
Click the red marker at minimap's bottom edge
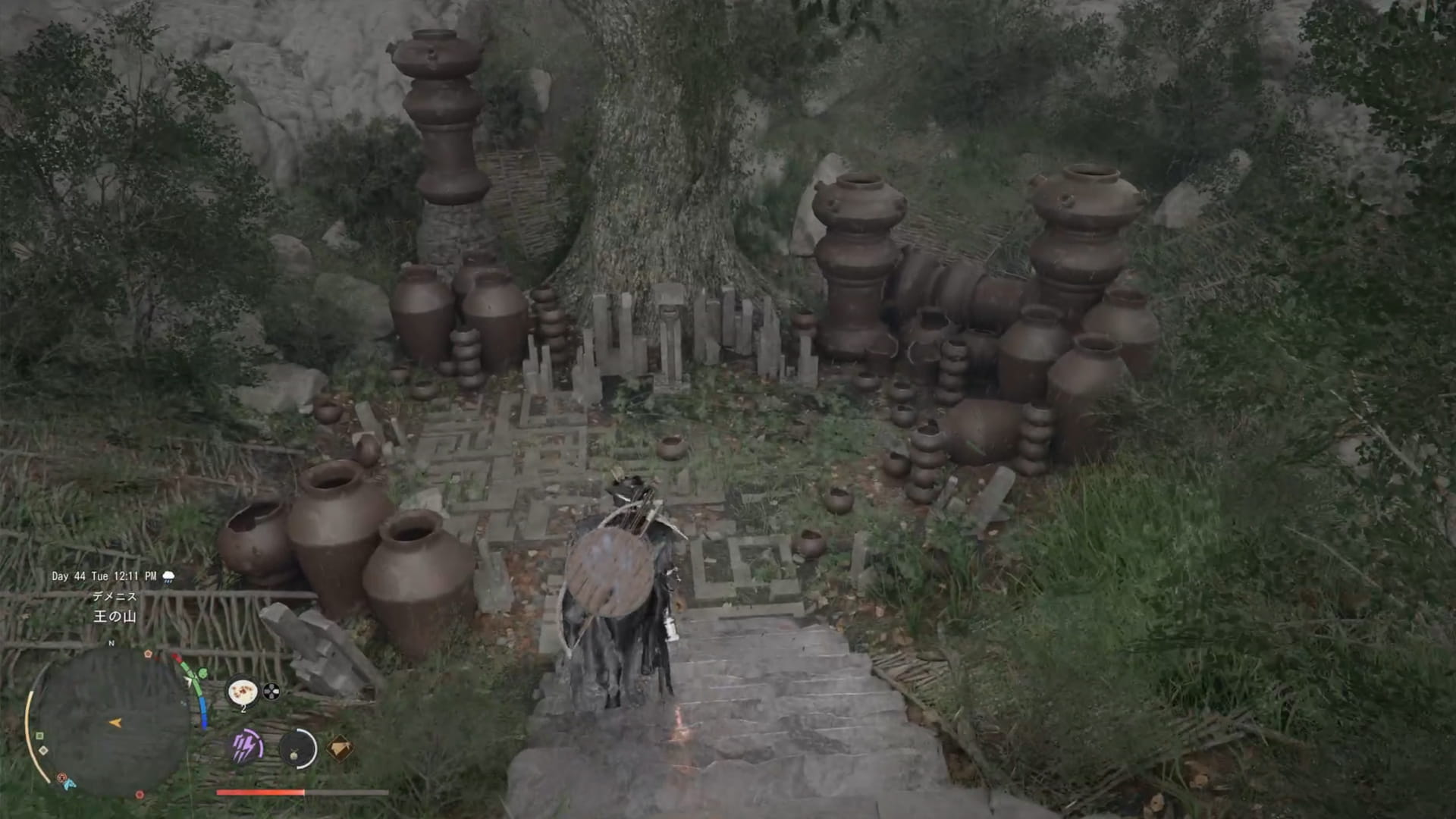point(140,795)
